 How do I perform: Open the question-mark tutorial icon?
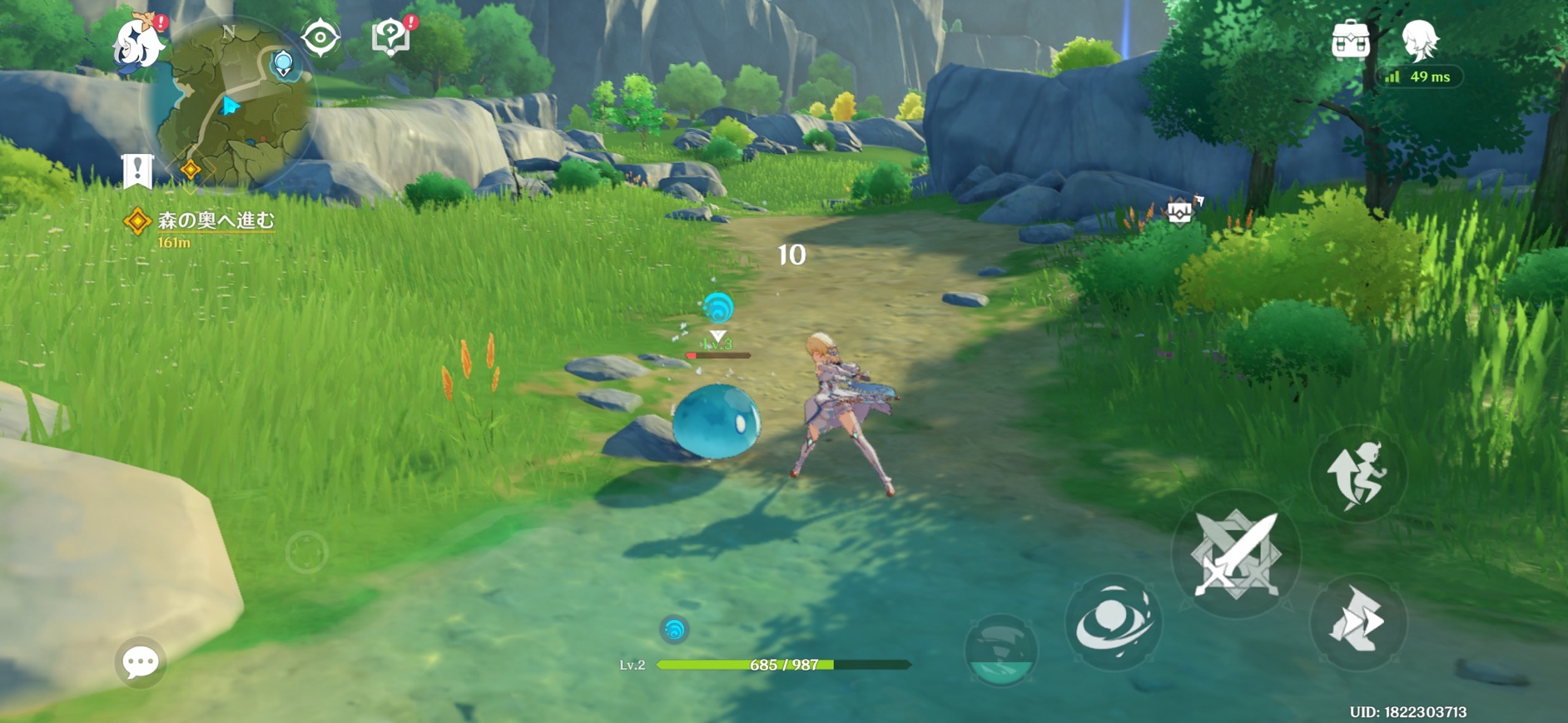point(390,37)
